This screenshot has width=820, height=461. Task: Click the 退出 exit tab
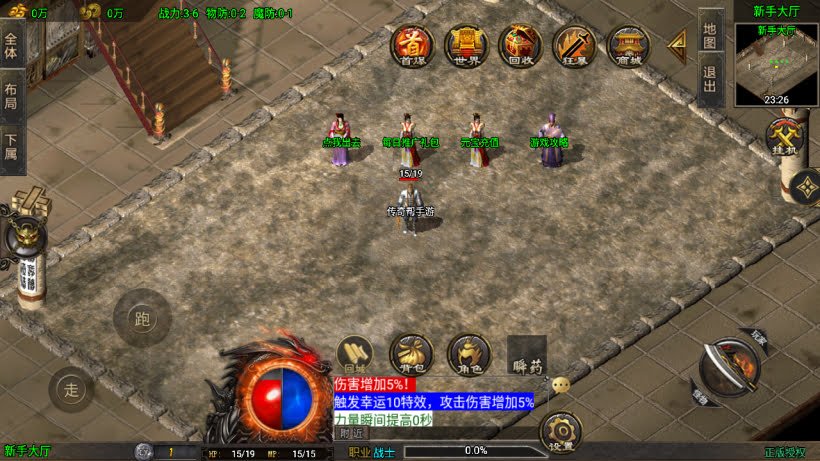[710, 79]
